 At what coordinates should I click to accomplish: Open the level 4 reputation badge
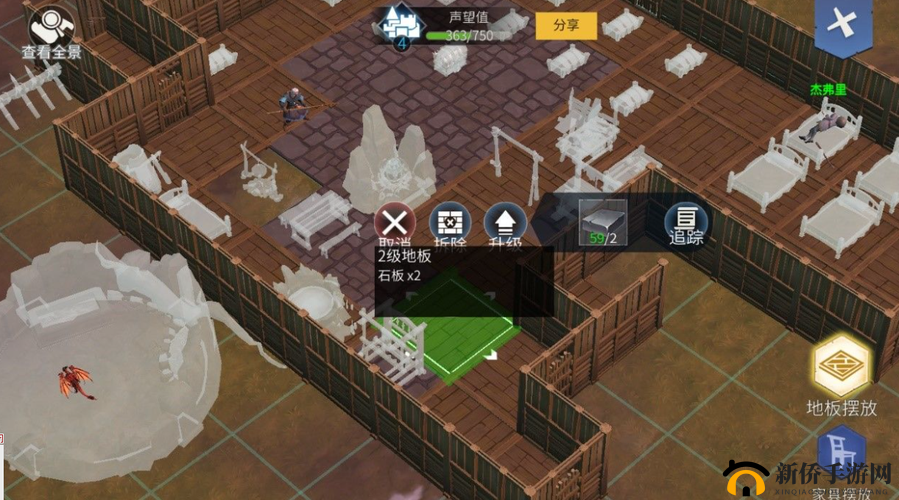coord(401,27)
